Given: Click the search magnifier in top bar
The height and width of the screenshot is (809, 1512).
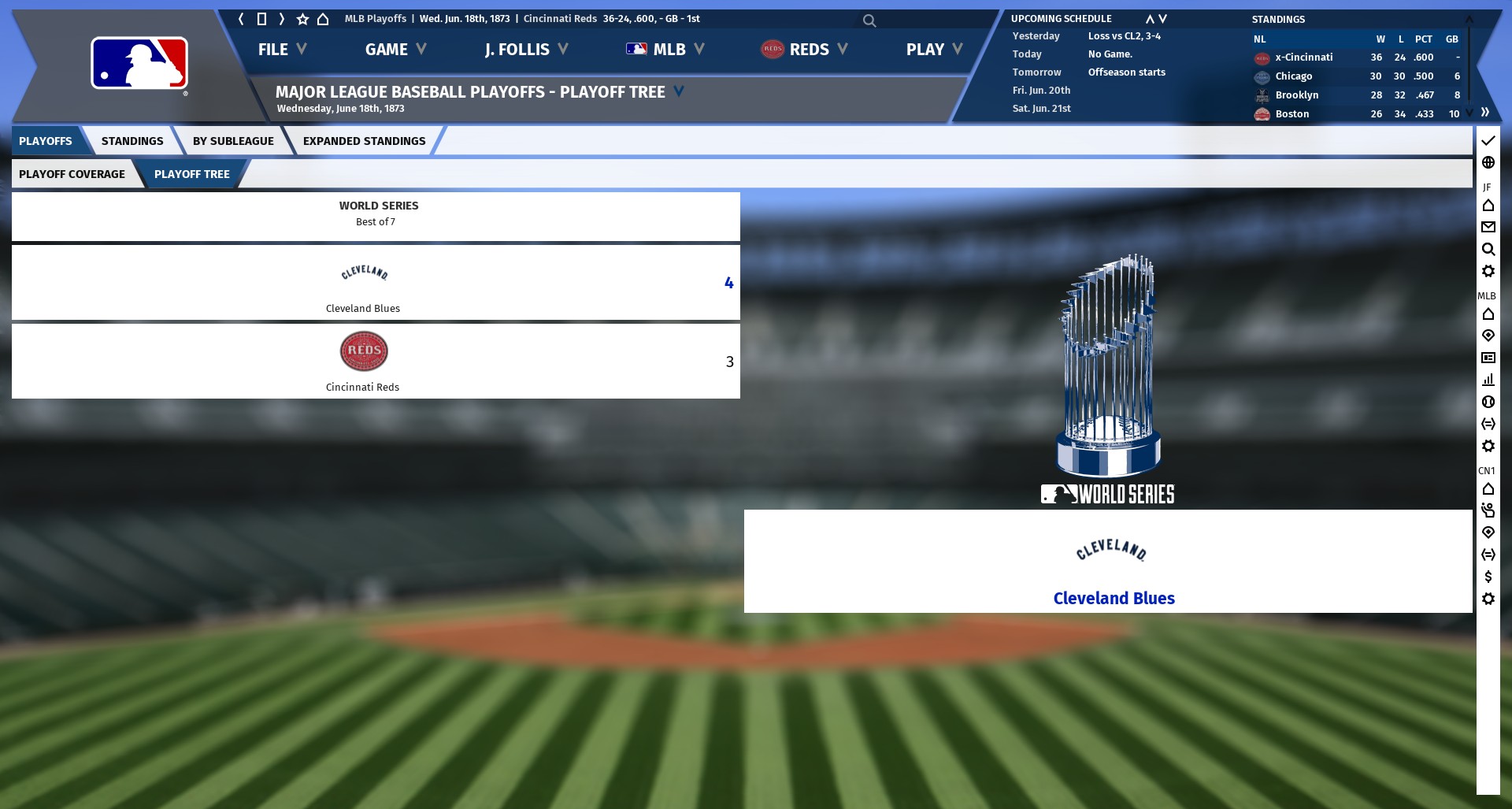Looking at the screenshot, I should (x=869, y=20).
